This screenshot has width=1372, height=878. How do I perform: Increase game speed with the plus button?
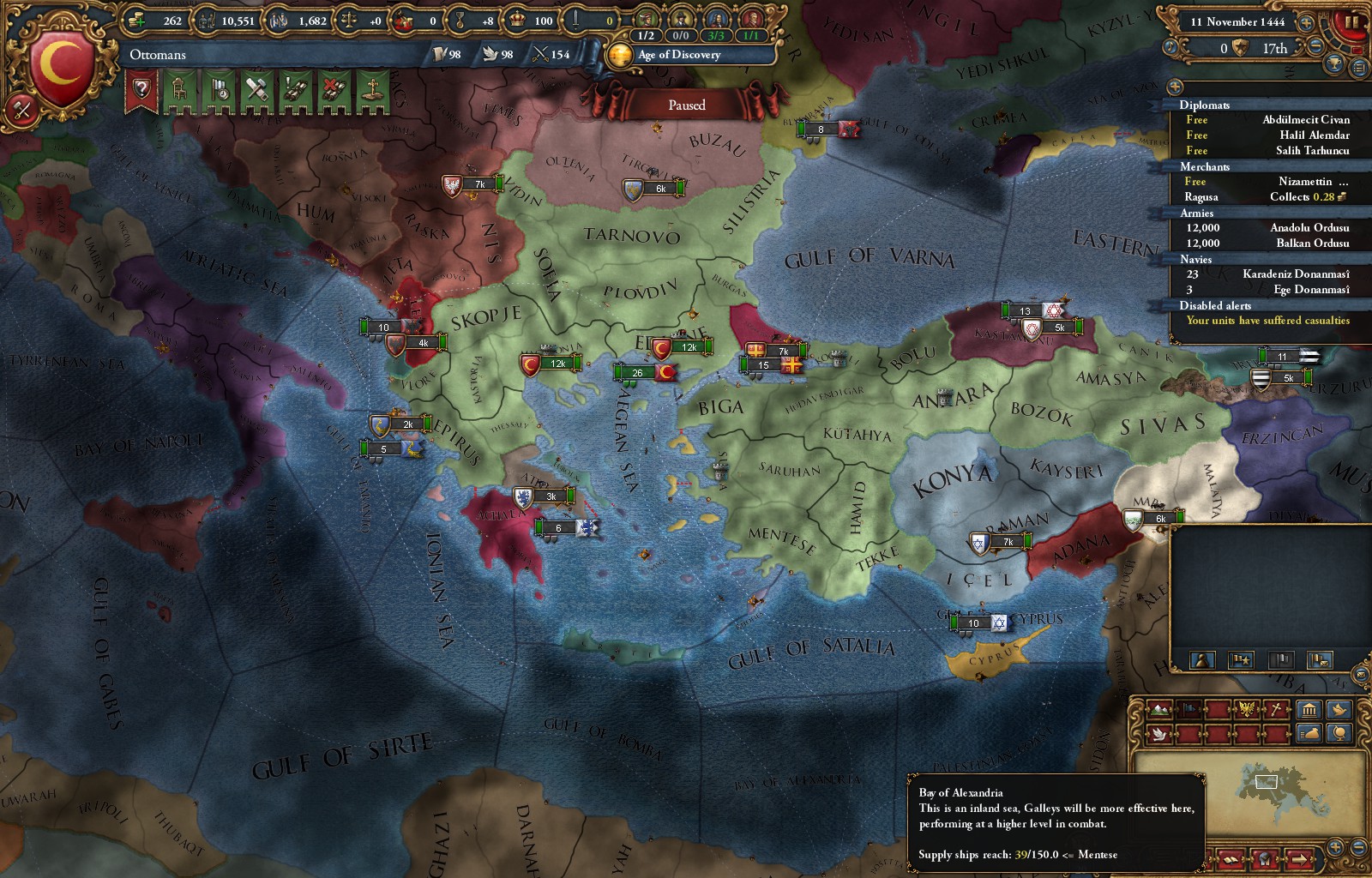coord(1305,22)
